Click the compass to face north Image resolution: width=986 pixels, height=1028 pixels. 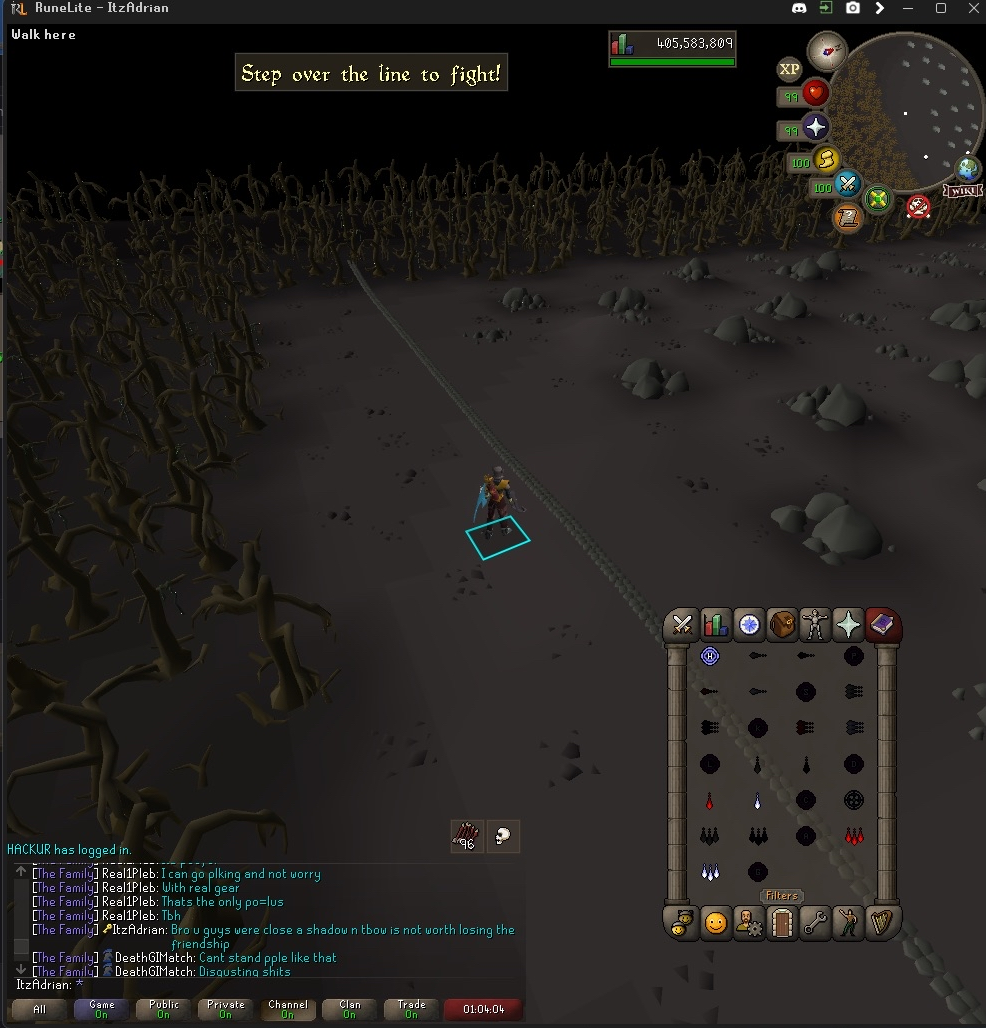826,50
